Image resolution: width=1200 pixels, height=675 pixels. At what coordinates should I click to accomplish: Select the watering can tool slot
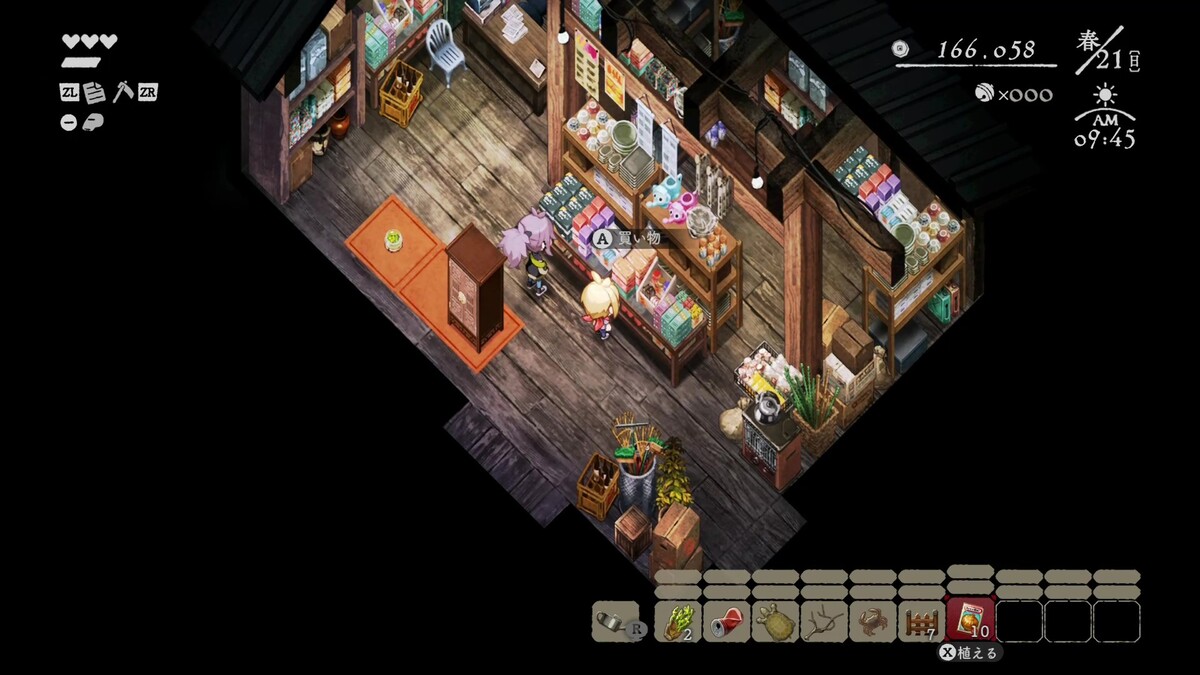point(615,621)
